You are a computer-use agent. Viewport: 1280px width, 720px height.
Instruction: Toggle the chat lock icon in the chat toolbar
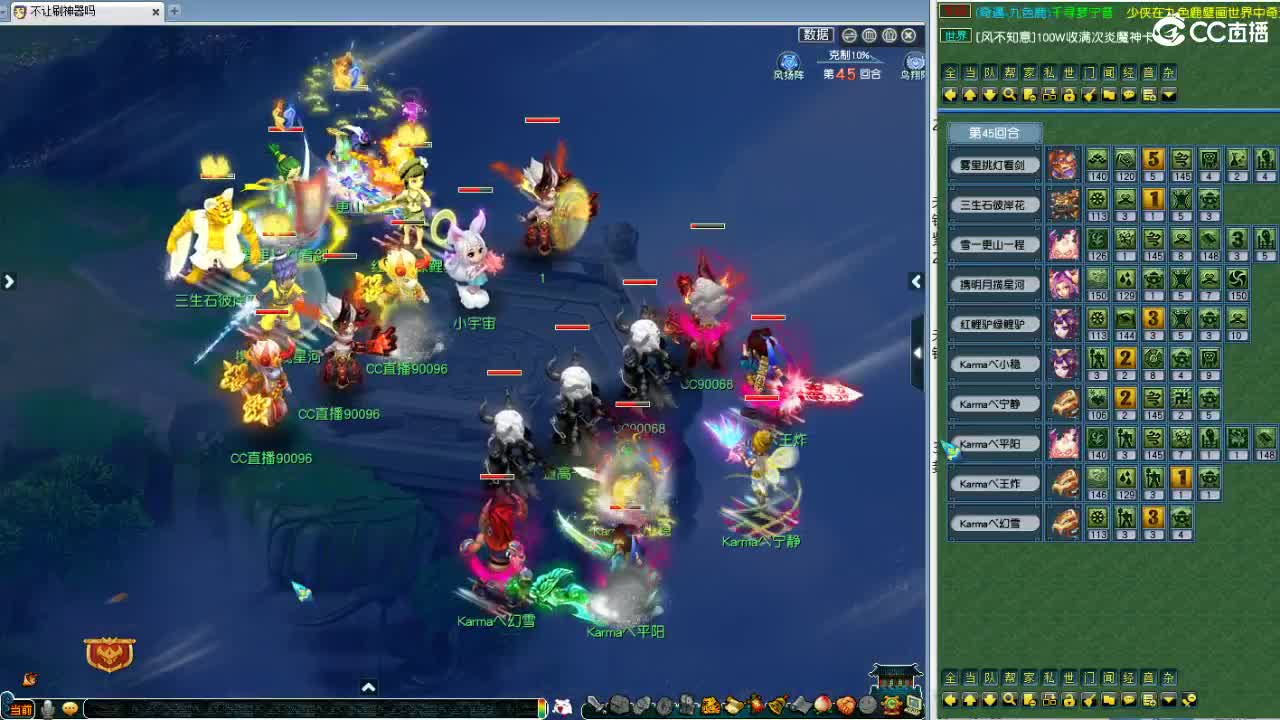(1070, 95)
